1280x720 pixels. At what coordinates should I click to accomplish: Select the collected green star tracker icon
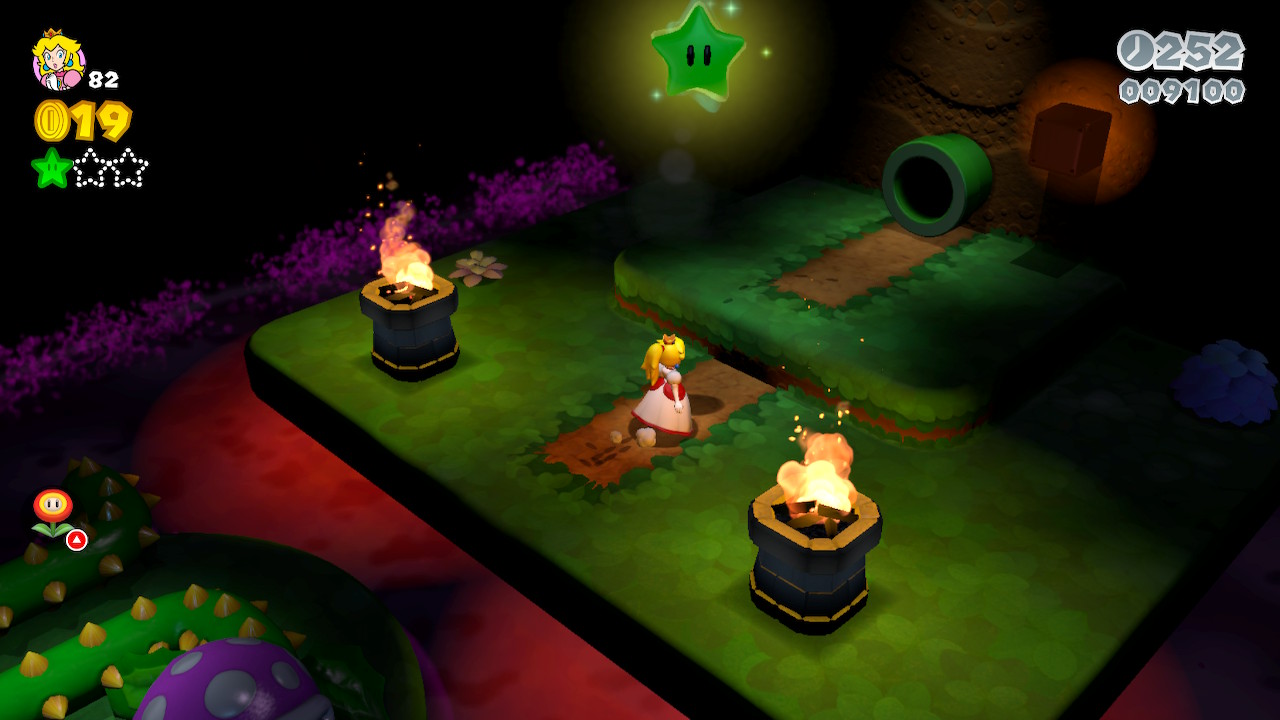click(x=52, y=168)
